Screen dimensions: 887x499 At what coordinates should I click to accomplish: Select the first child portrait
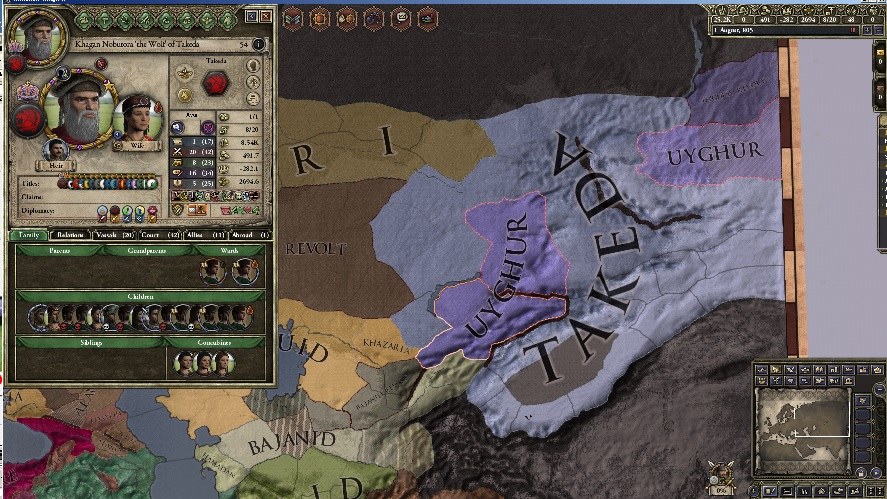(38, 317)
